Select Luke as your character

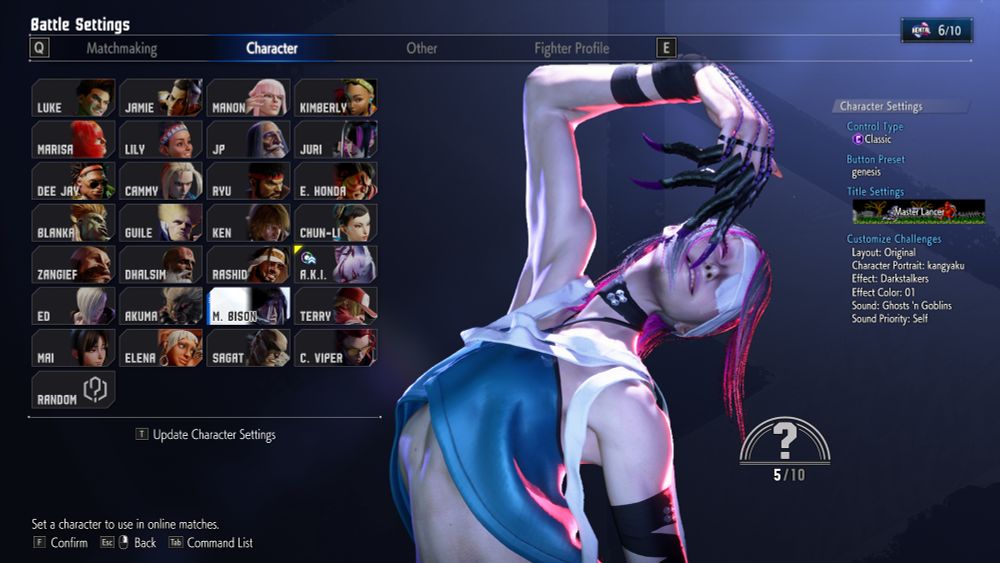point(73,98)
